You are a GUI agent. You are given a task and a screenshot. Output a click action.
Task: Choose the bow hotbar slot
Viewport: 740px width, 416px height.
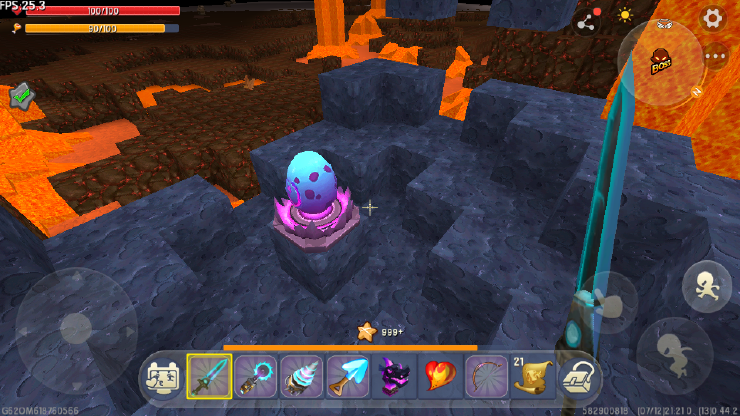[486, 376]
